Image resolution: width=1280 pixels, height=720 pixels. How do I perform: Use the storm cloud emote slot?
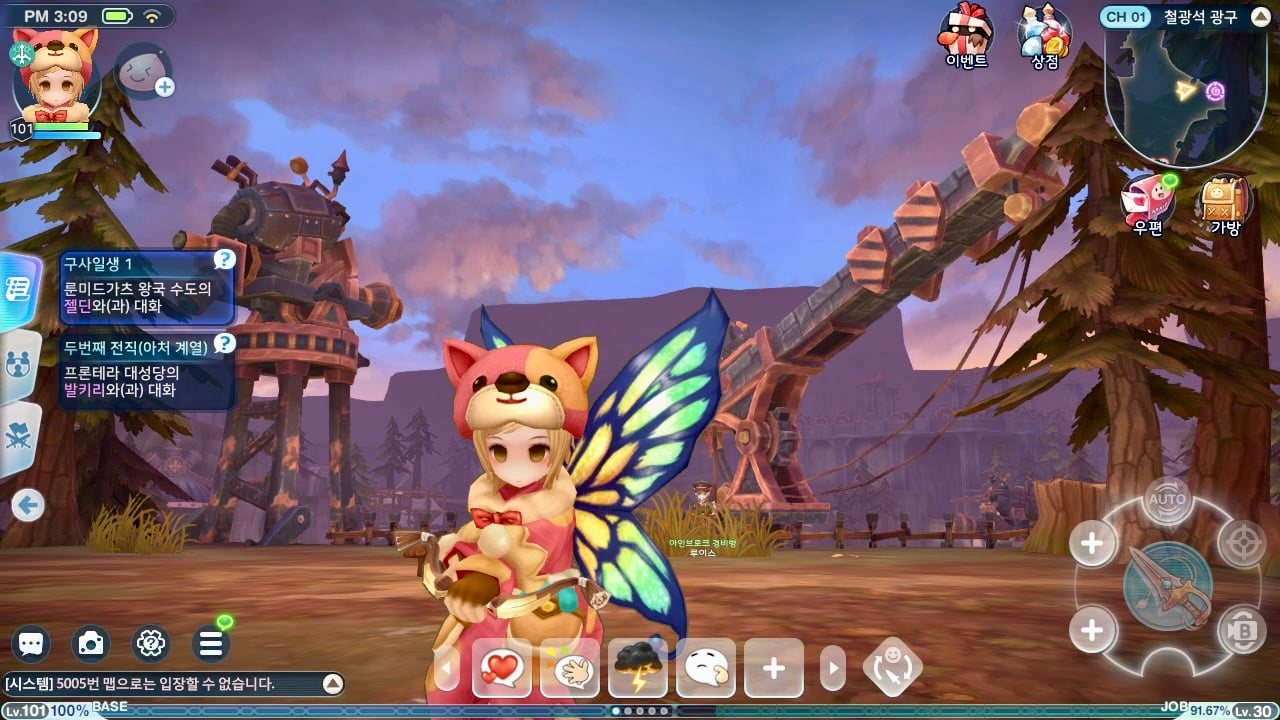[x=637, y=667]
